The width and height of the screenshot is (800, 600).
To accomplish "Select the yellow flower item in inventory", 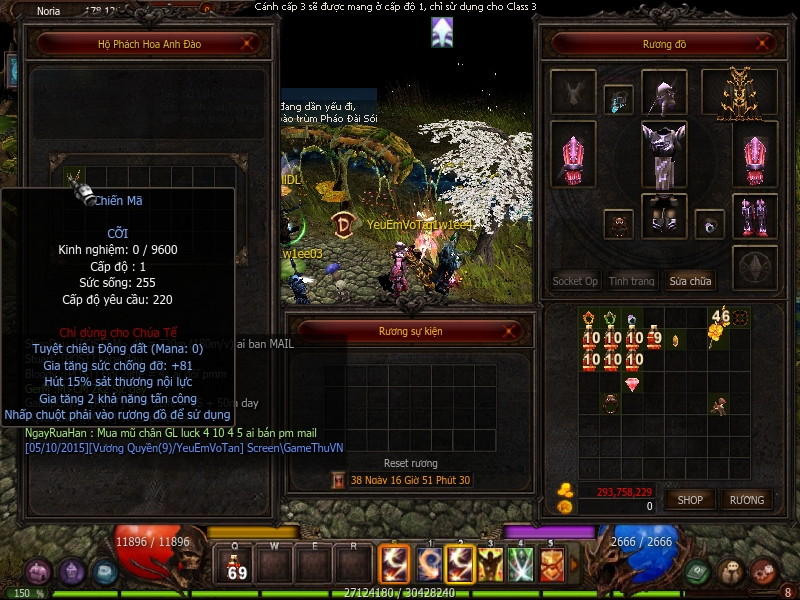I will (715, 334).
